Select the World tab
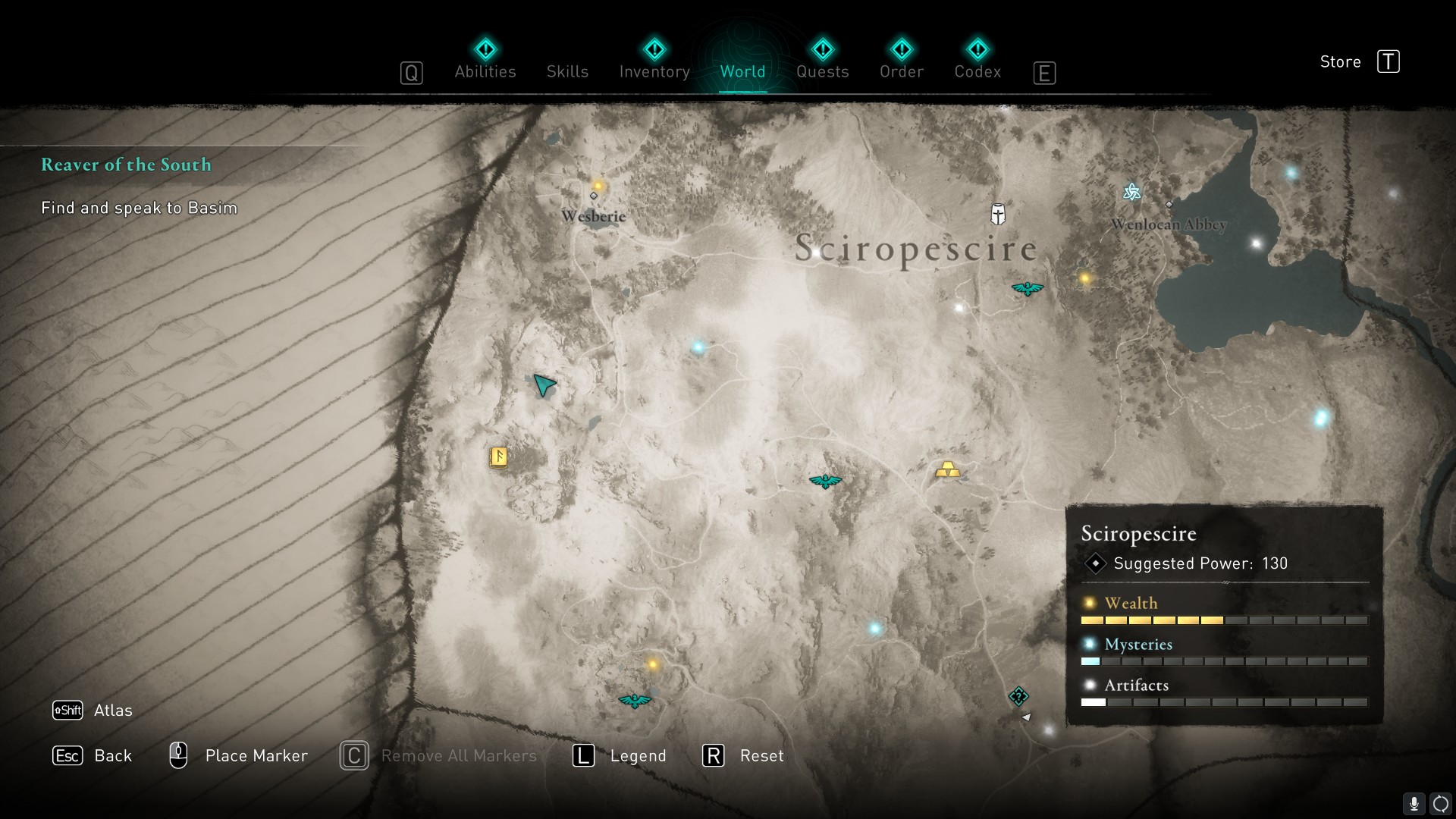The height and width of the screenshot is (819, 1456). click(742, 71)
